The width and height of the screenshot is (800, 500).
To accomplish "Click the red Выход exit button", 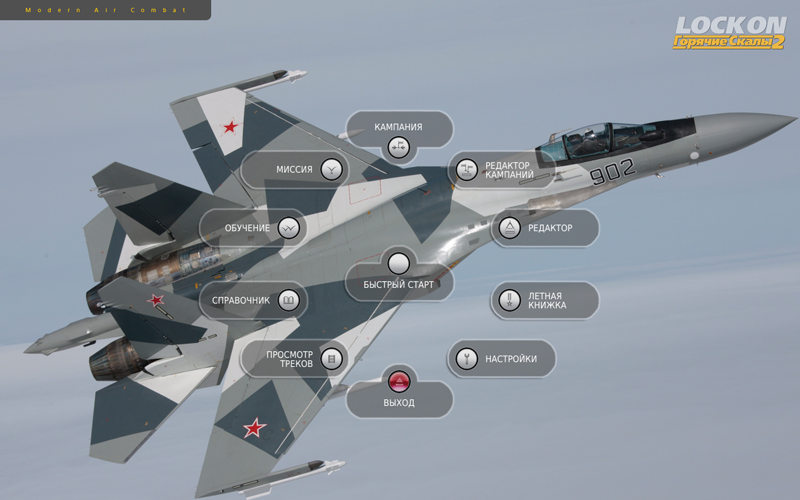I will (399, 382).
